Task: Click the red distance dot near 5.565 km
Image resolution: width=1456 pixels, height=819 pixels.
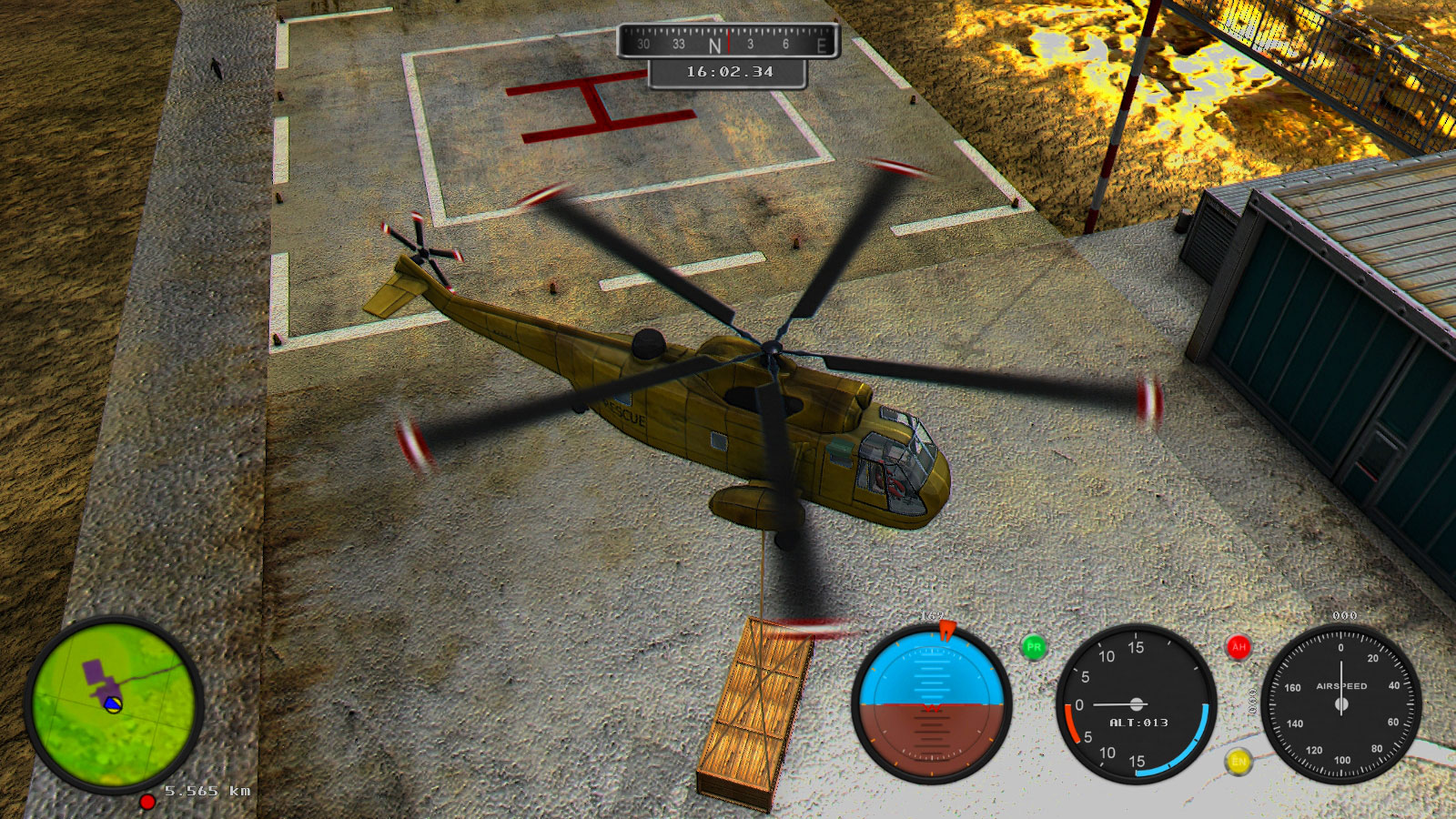Action: (x=148, y=804)
